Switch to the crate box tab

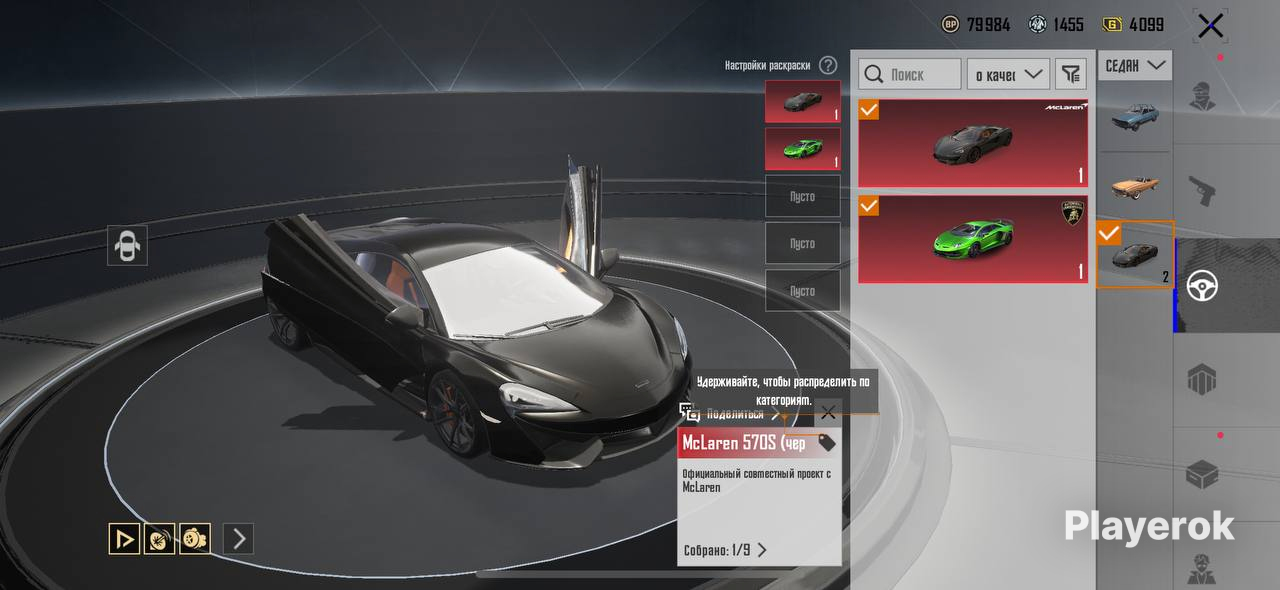(1202, 474)
